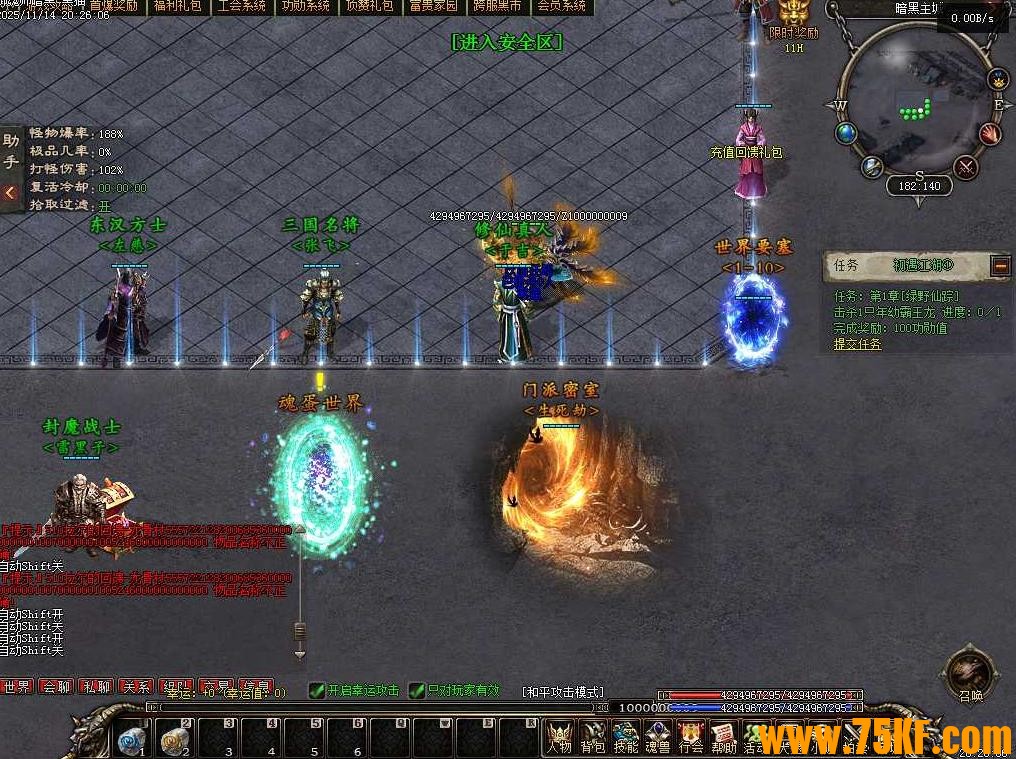This screenshot has width=1016, height=759.
Task: Open the 会员系统 menu
Action: [x=561, y=6]
